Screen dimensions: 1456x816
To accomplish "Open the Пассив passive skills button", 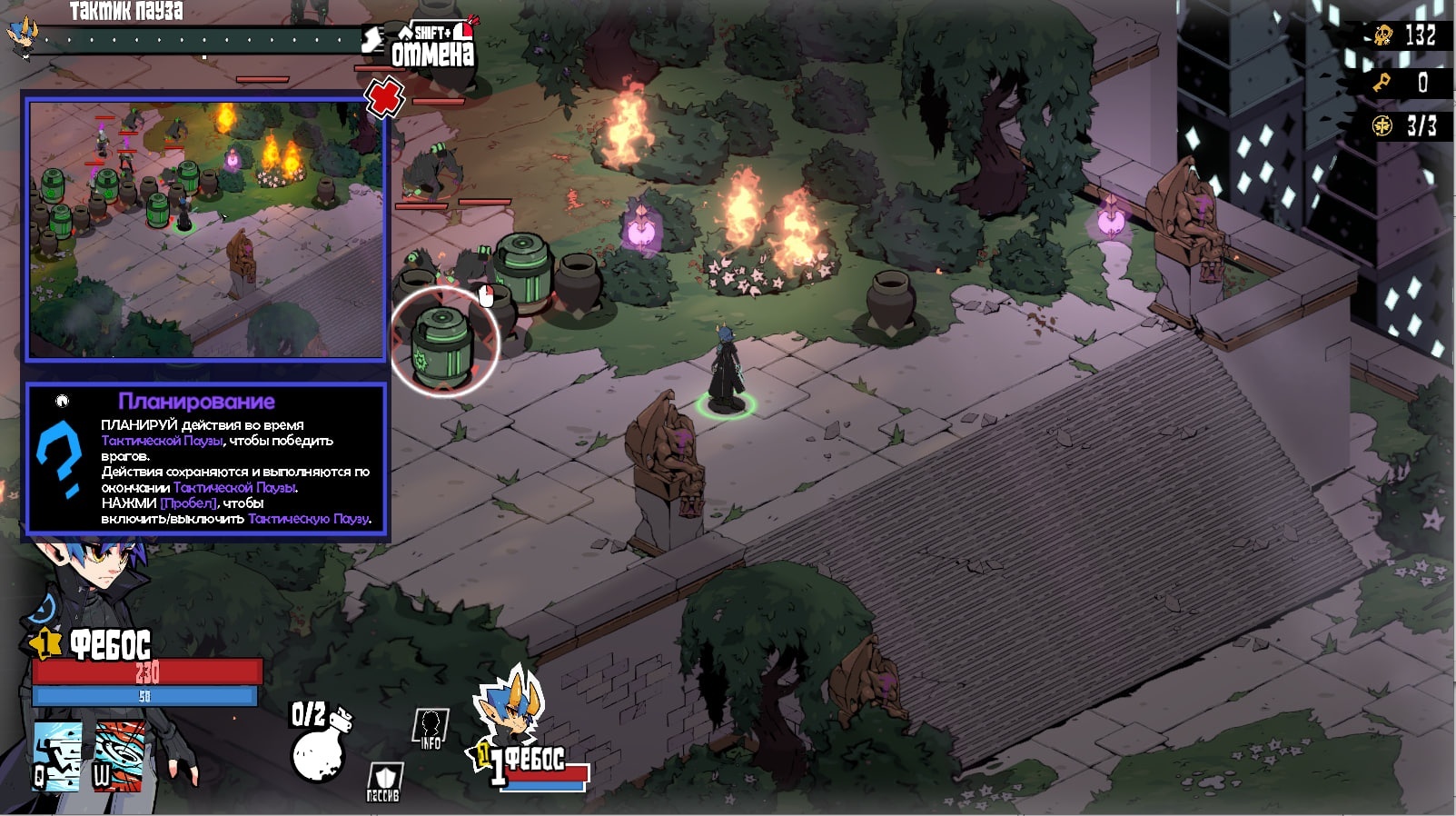I will 383,781.
